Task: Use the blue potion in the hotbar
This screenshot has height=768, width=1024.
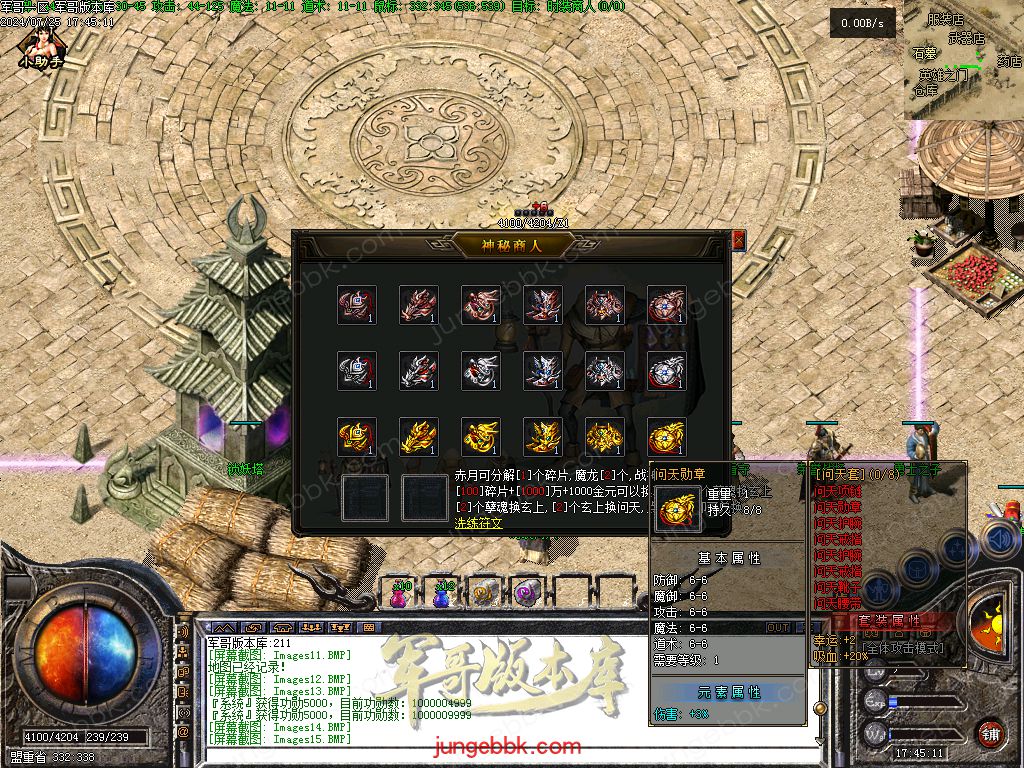Action: tap(443, 592)
